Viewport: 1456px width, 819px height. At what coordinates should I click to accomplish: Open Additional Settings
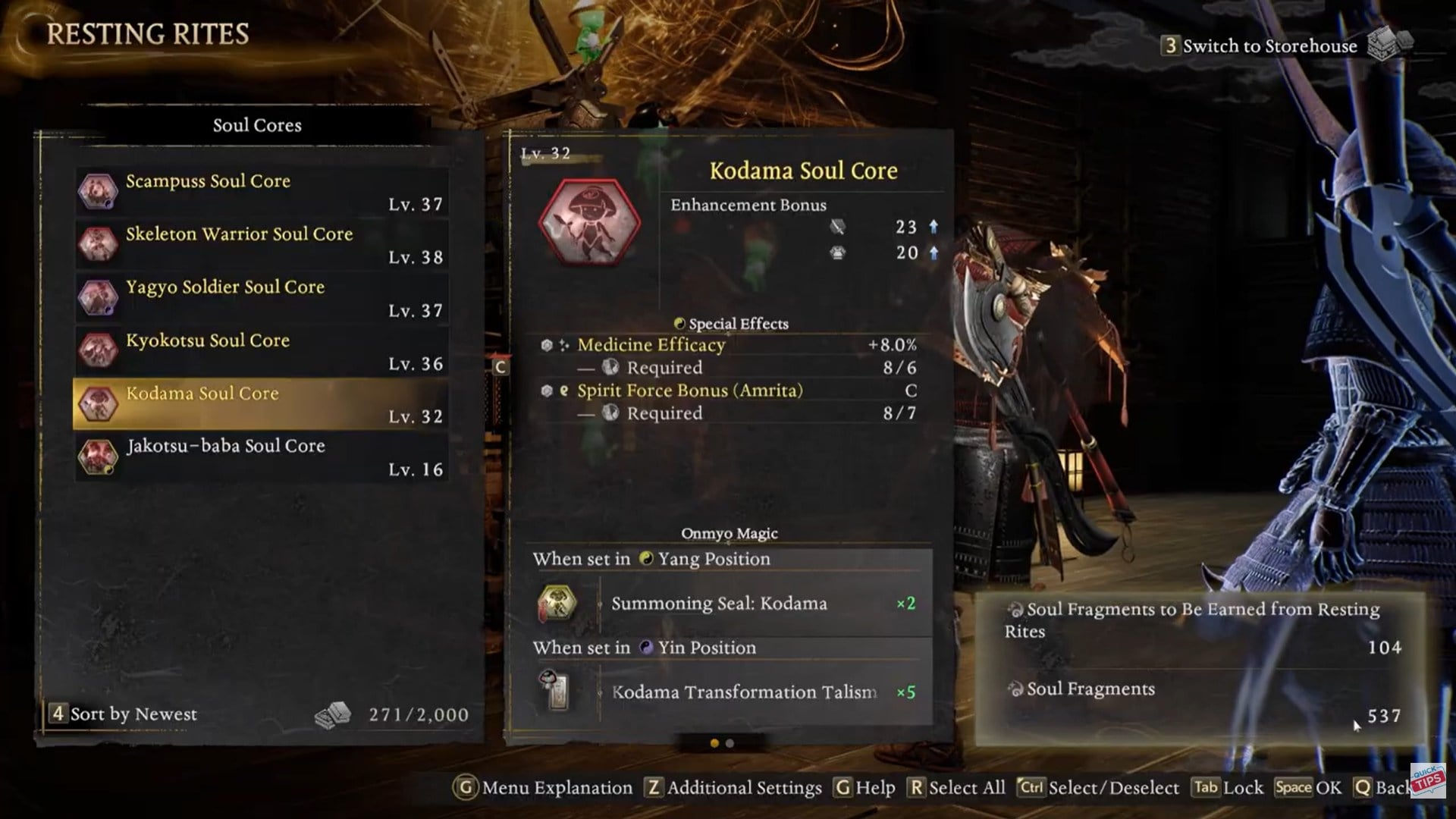(x=734, y=788)
